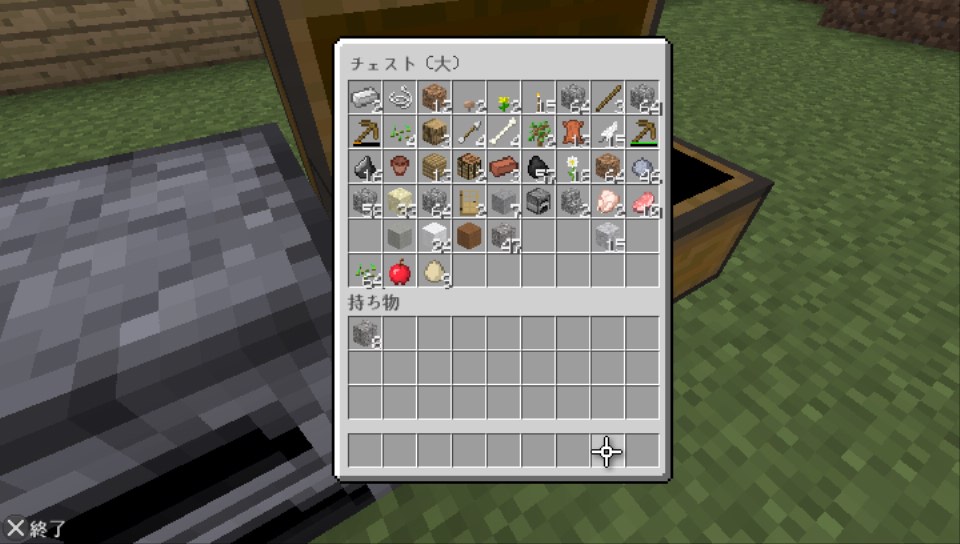Choose the oak sapling slot
The width and height of the screenshot is (960, 544).
coord(538,132)
